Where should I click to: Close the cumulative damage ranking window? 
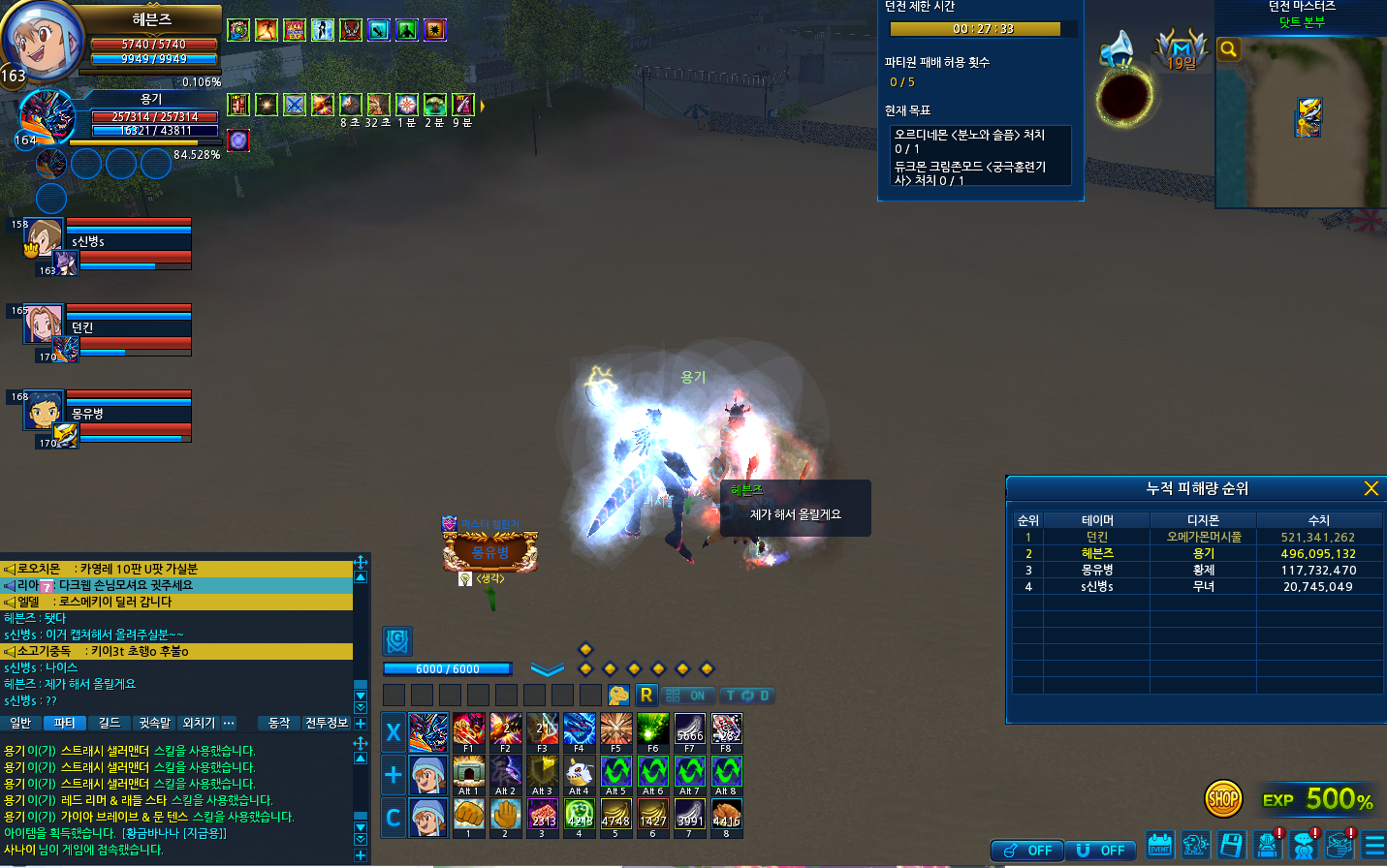(1371, 488)
